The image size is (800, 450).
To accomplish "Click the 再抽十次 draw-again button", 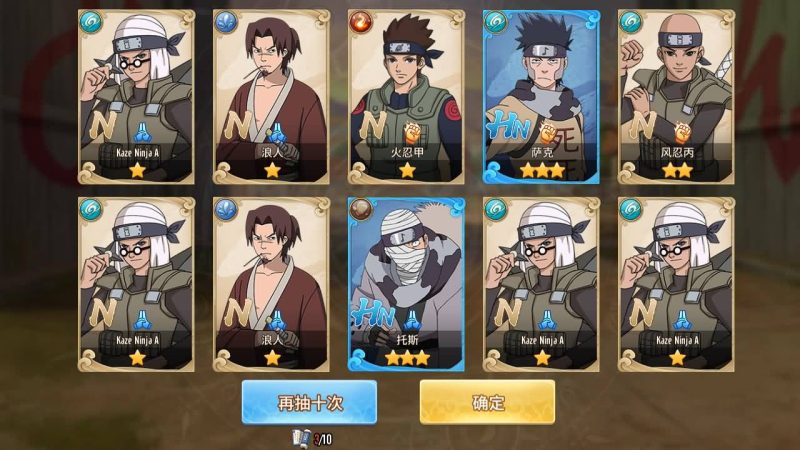I will pos(309,402).
